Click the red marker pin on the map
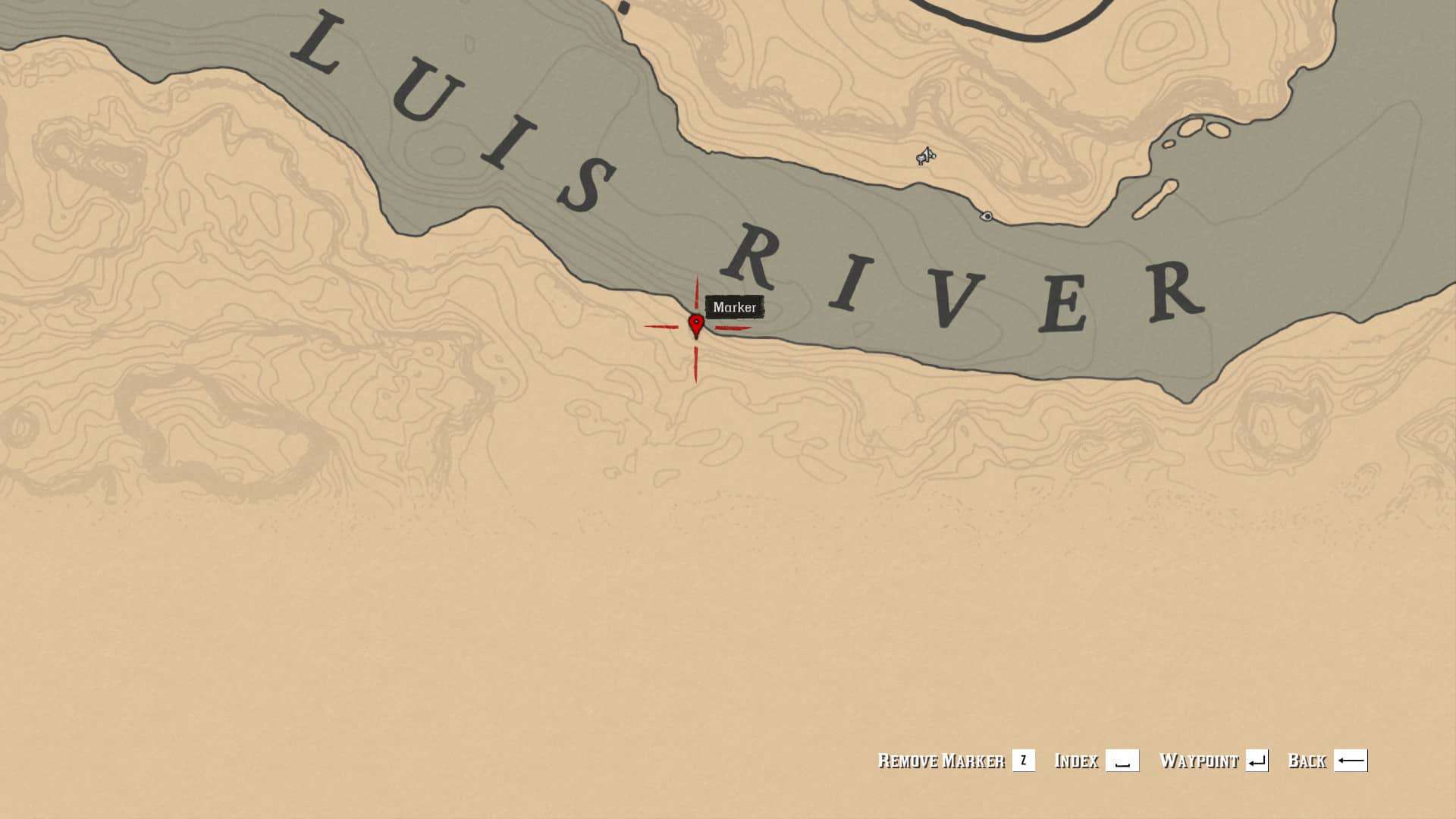The width and height of the screenshot is (1456, 819). click(x=696, y=325)
